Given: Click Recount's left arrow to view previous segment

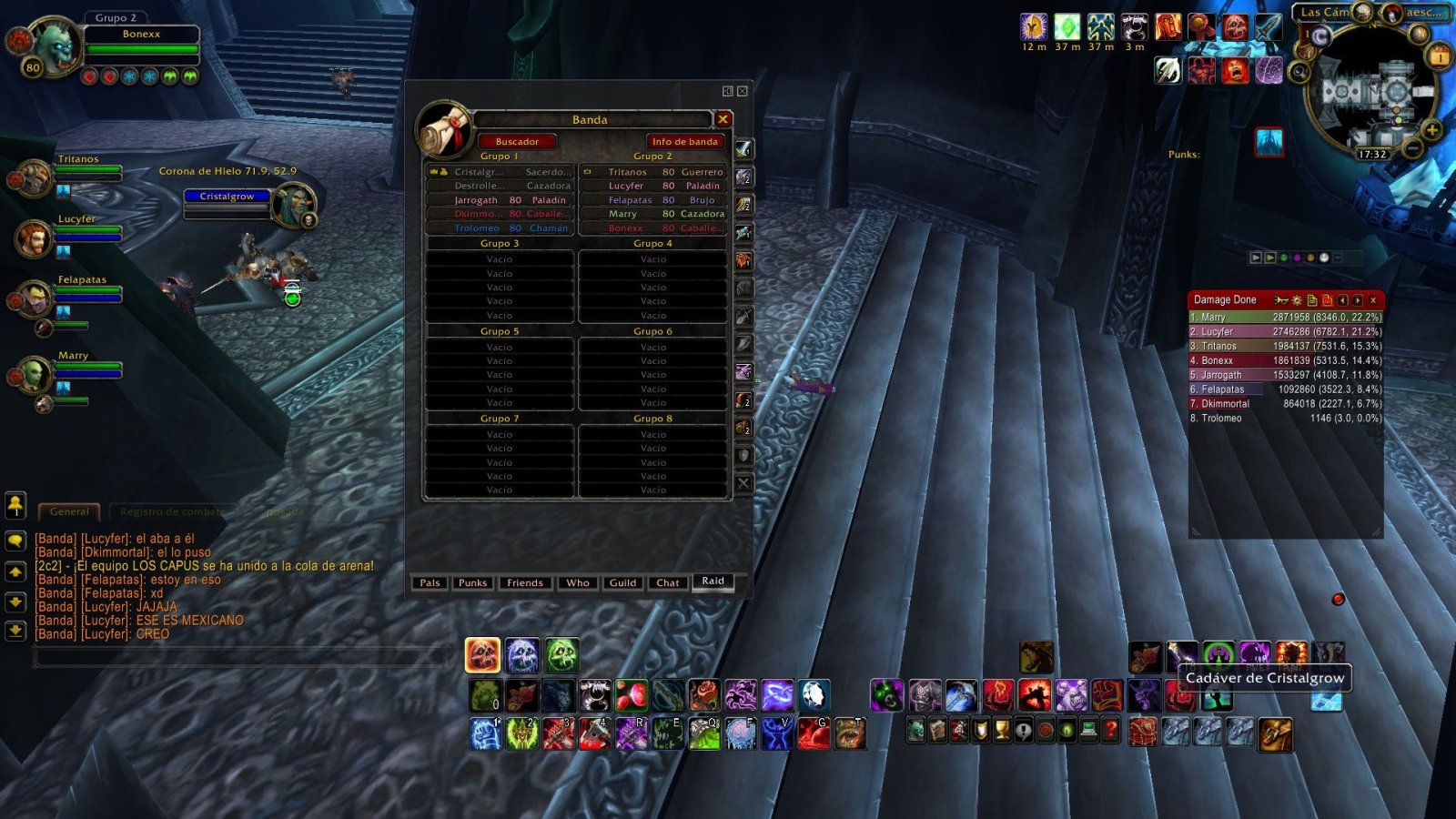Looking at the screenshot, I should [x=1343, y=301].
